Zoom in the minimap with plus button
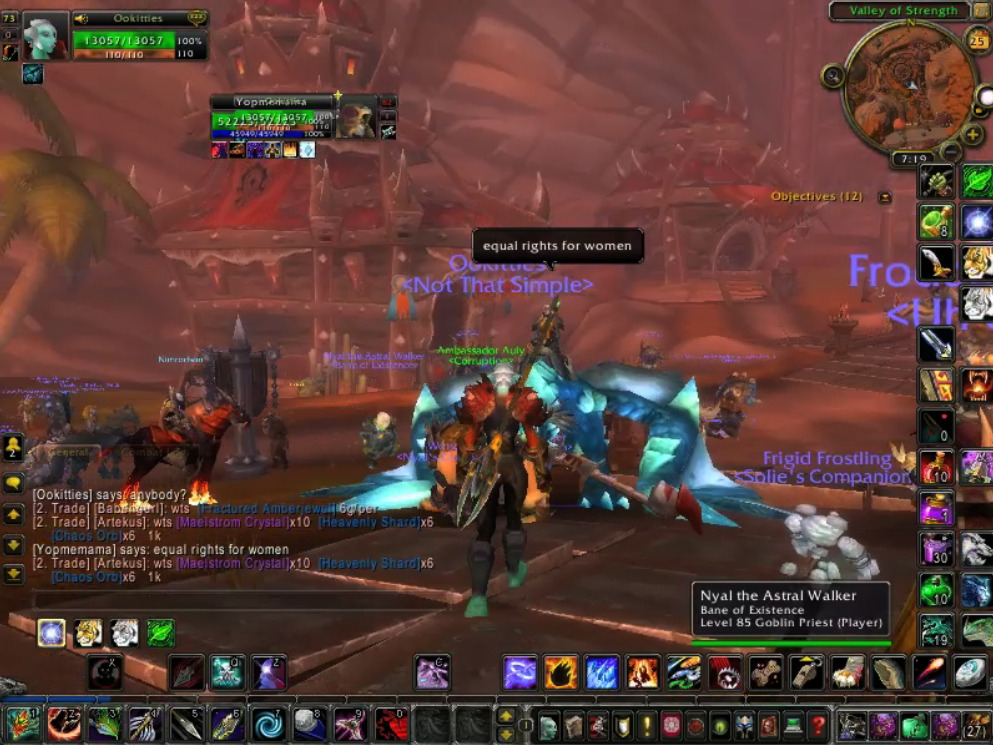Screen dimensions: 993x745 point(972,135)
